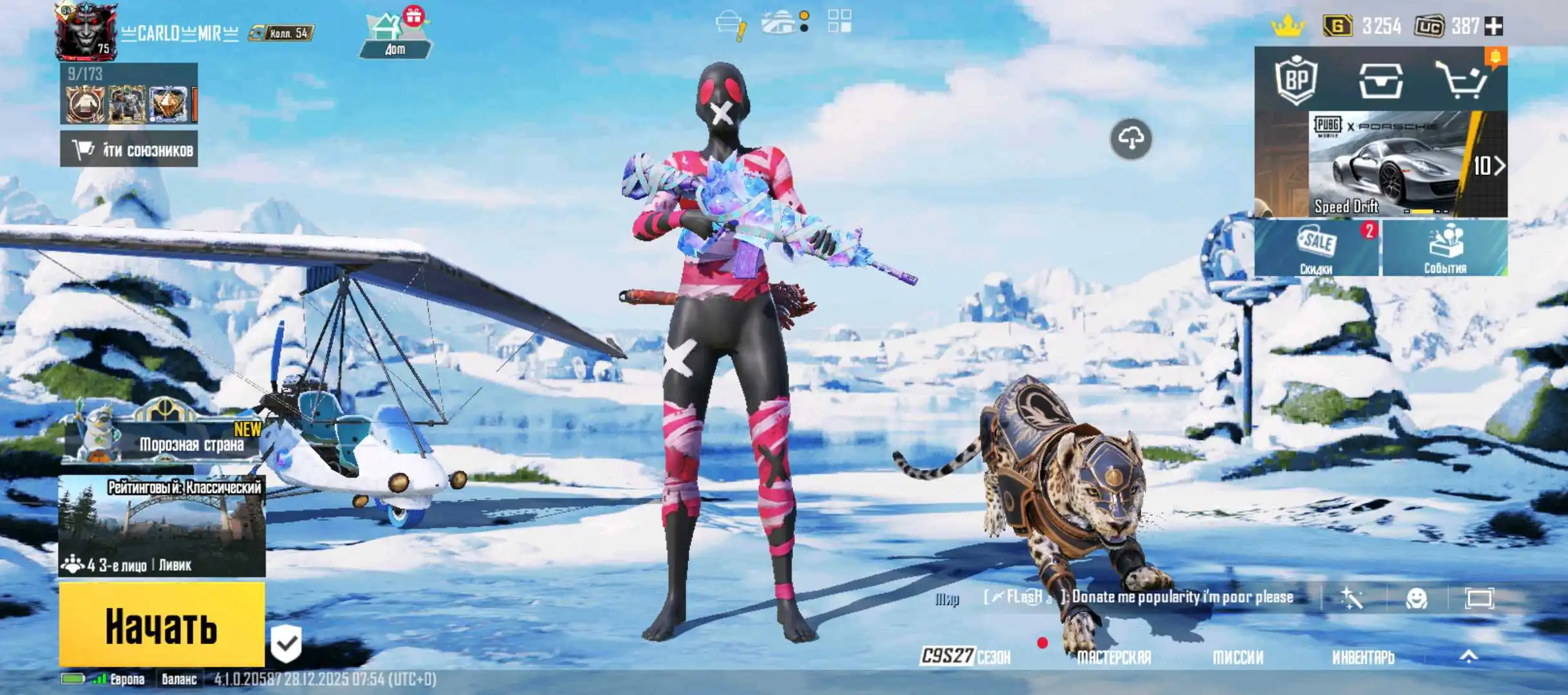
Task: Open the world chat message bar
Action: (x=1146, y=597)
